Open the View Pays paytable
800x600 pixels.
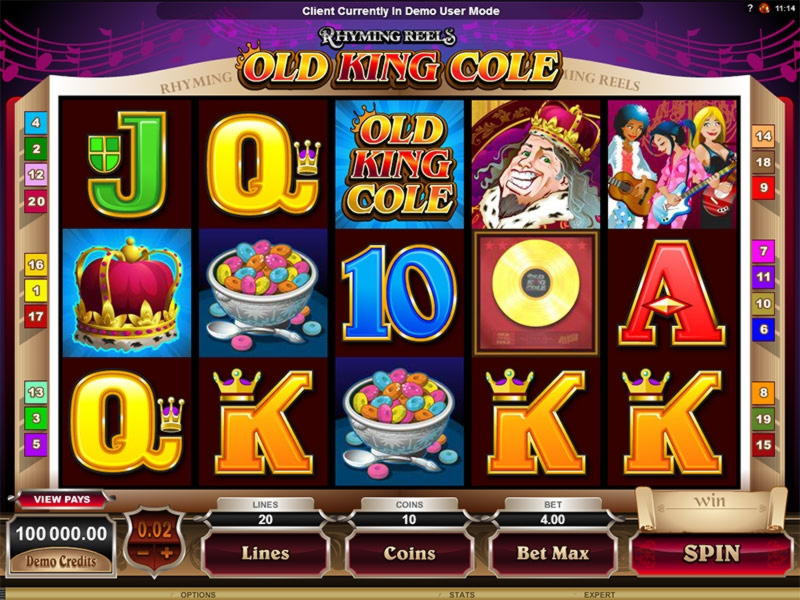point(62,498)
